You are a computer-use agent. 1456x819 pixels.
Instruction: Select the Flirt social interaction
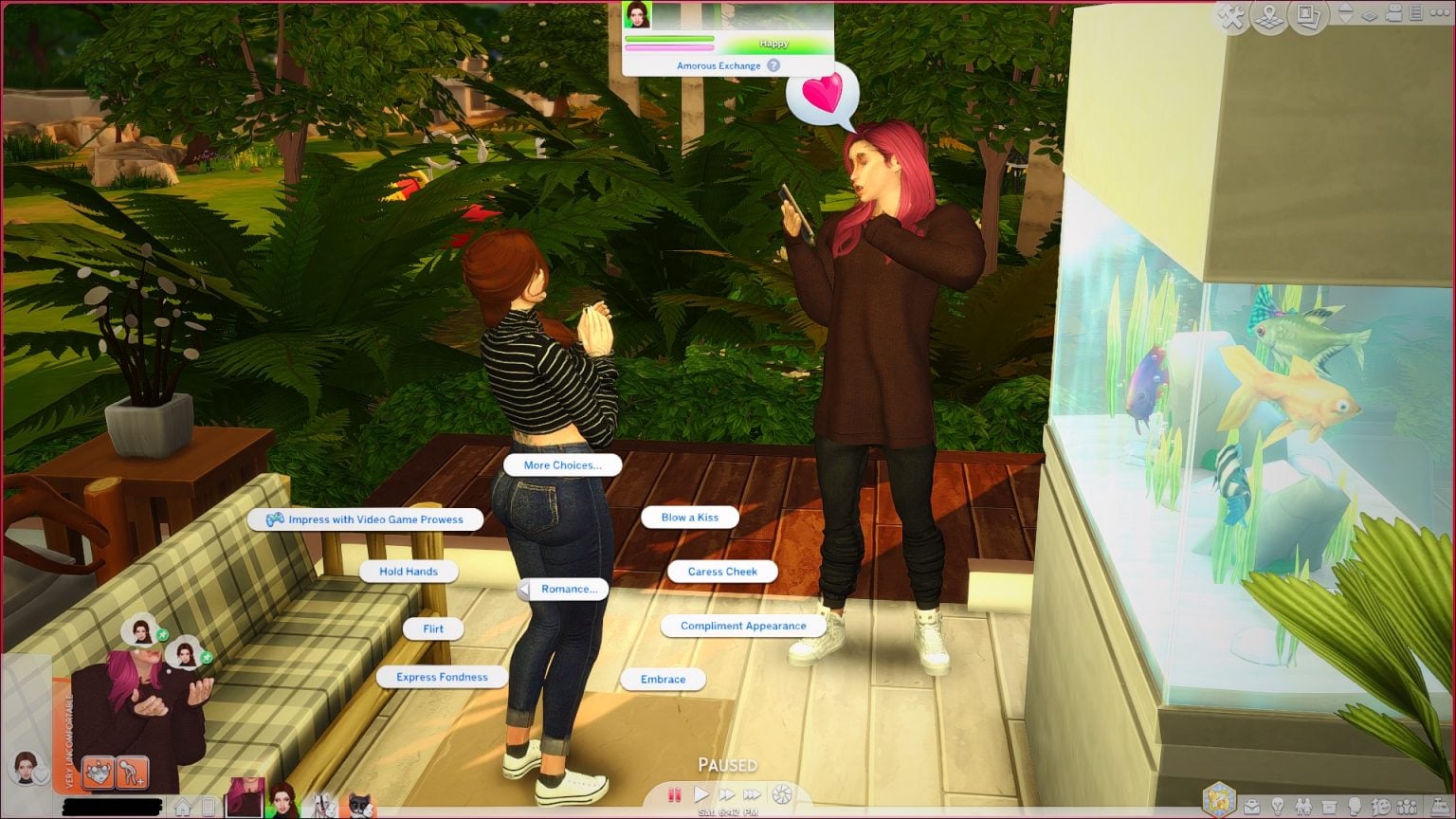[x=432, y=628]
